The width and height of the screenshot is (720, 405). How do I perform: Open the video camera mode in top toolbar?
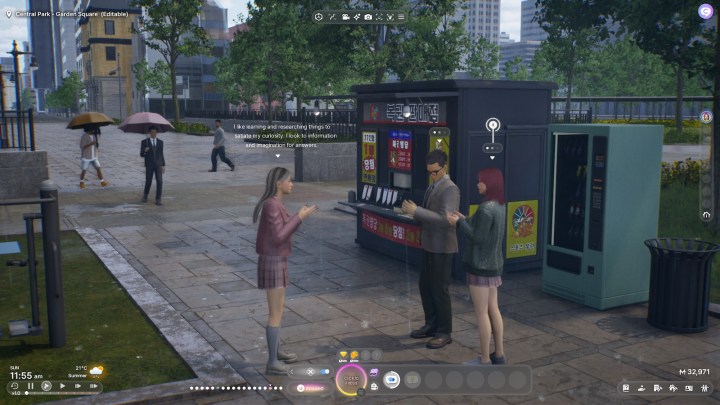point(346,17)
